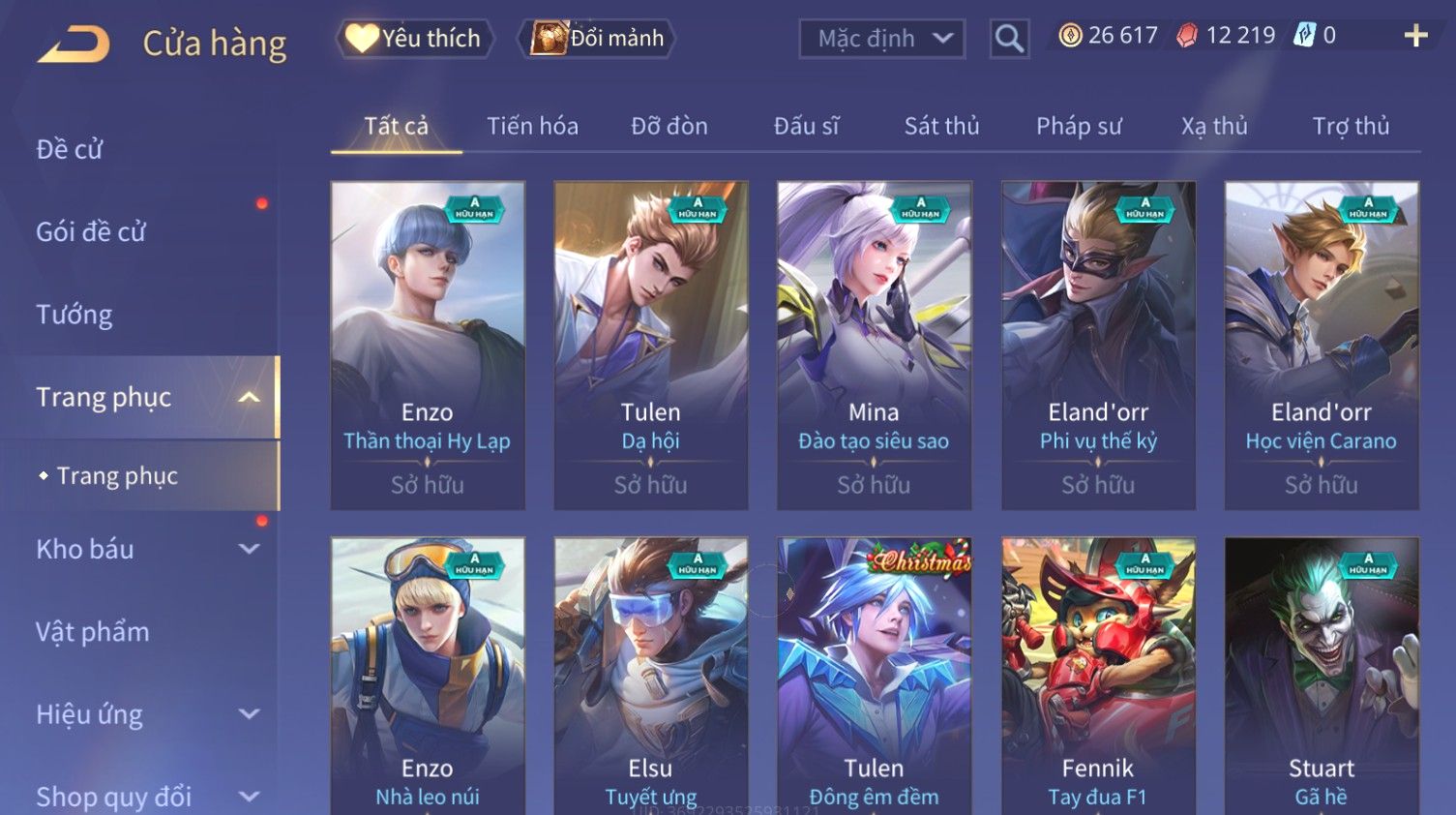
Task: Add currency with the plus button
Action: click(1415, 36)
